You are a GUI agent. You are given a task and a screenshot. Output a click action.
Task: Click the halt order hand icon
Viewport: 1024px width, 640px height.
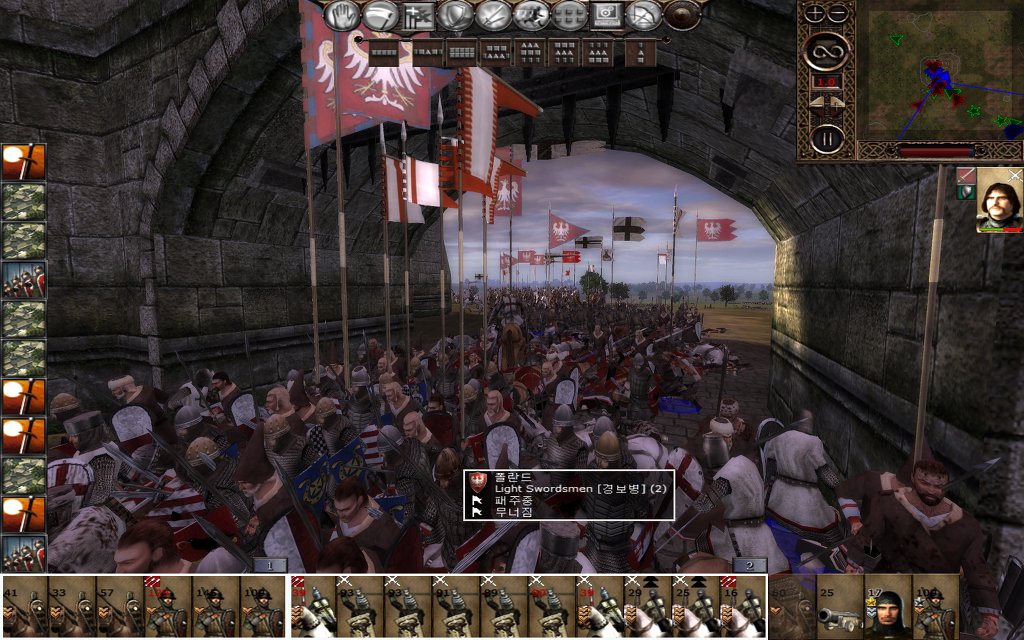tap(345, 15)
